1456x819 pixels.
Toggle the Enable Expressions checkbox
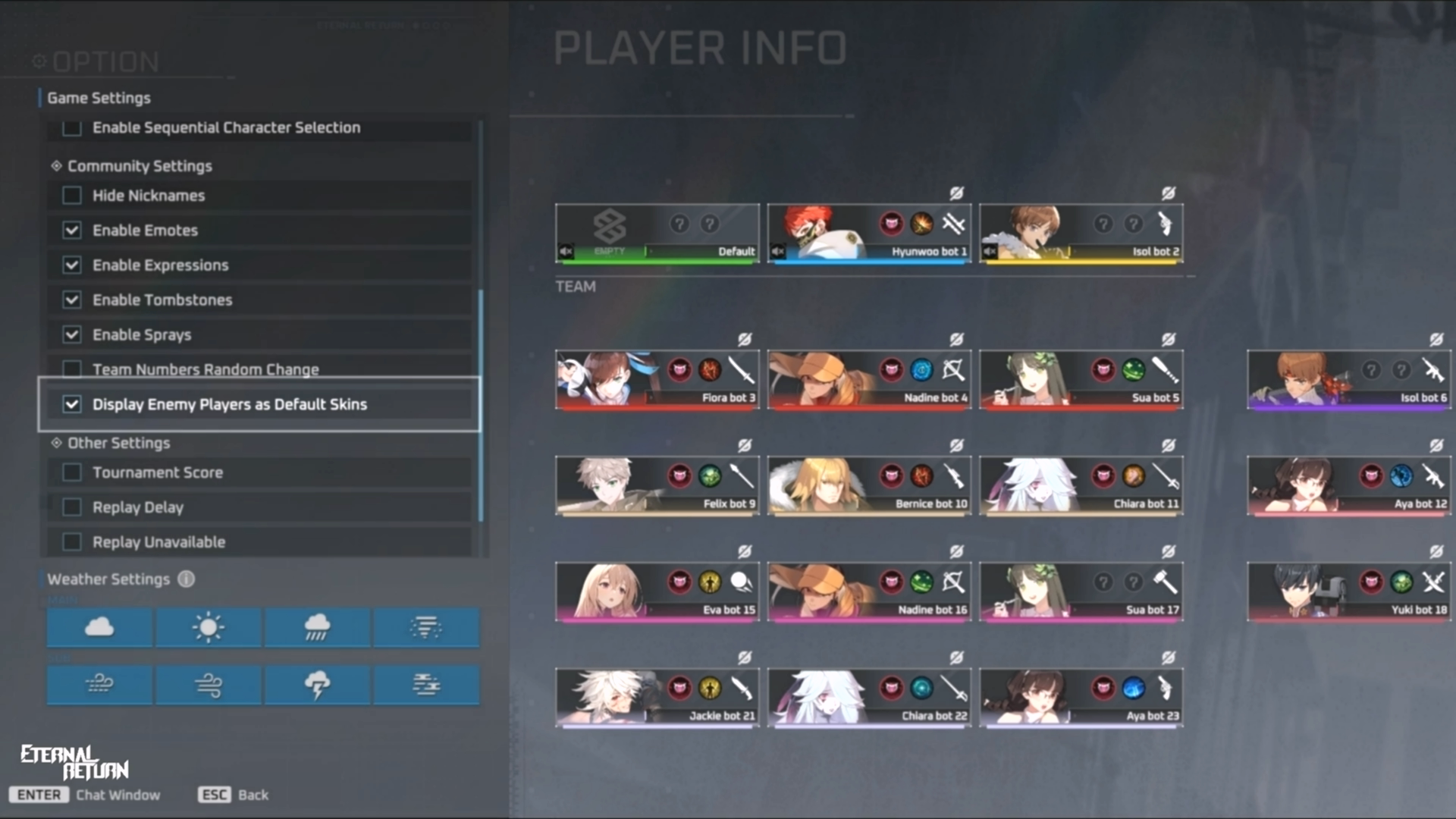point(72,265)
